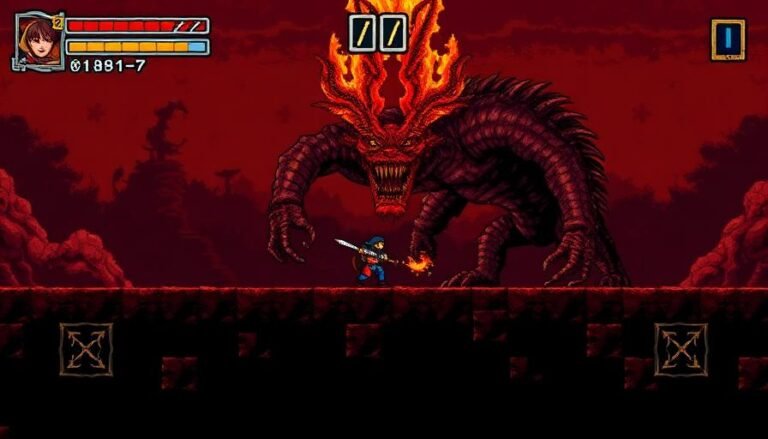Click the red-haired hero portrait
This screenshot has height=439, width=768.
point(37,39)
